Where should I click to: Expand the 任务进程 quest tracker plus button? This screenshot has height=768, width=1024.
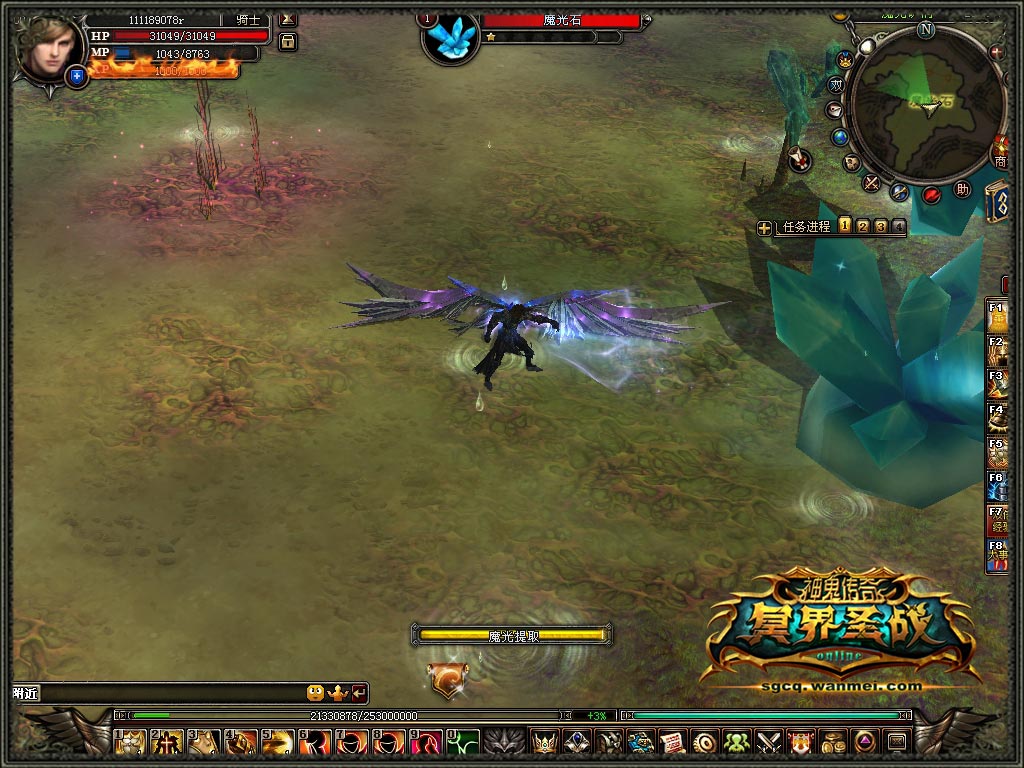point(765,228)
